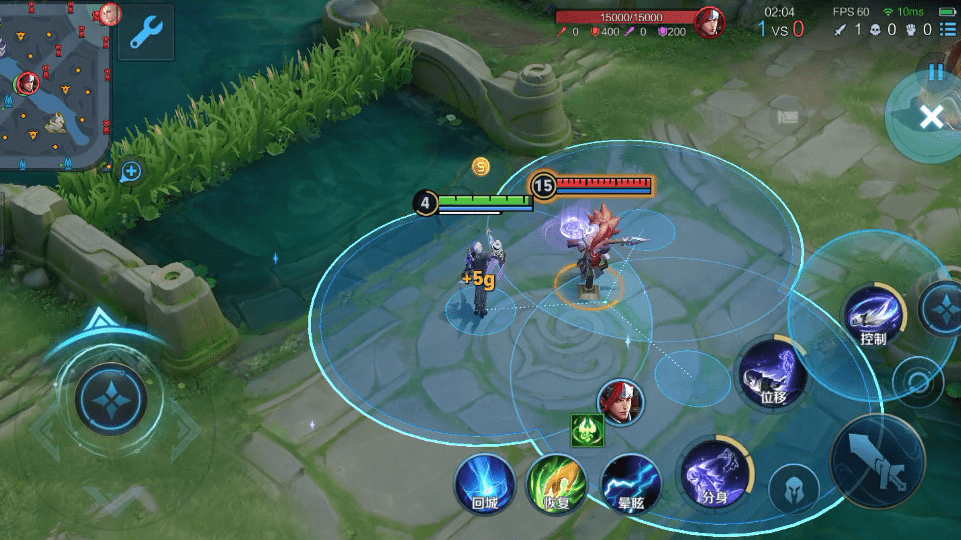Cancel skill with the white X button
961x540 pixels.
point(931,118)
